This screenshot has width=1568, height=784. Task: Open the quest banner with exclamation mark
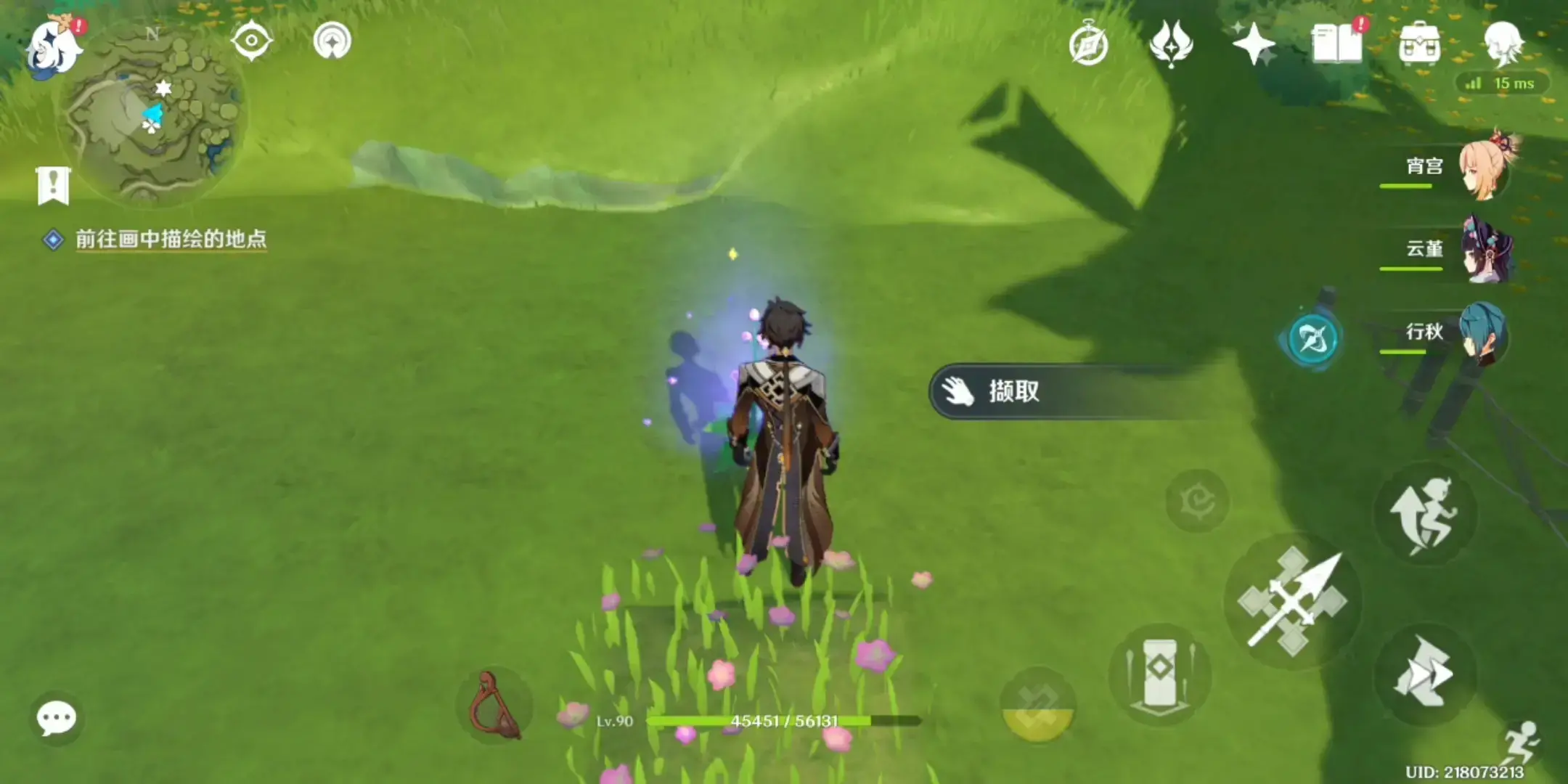tap(53, 186)
